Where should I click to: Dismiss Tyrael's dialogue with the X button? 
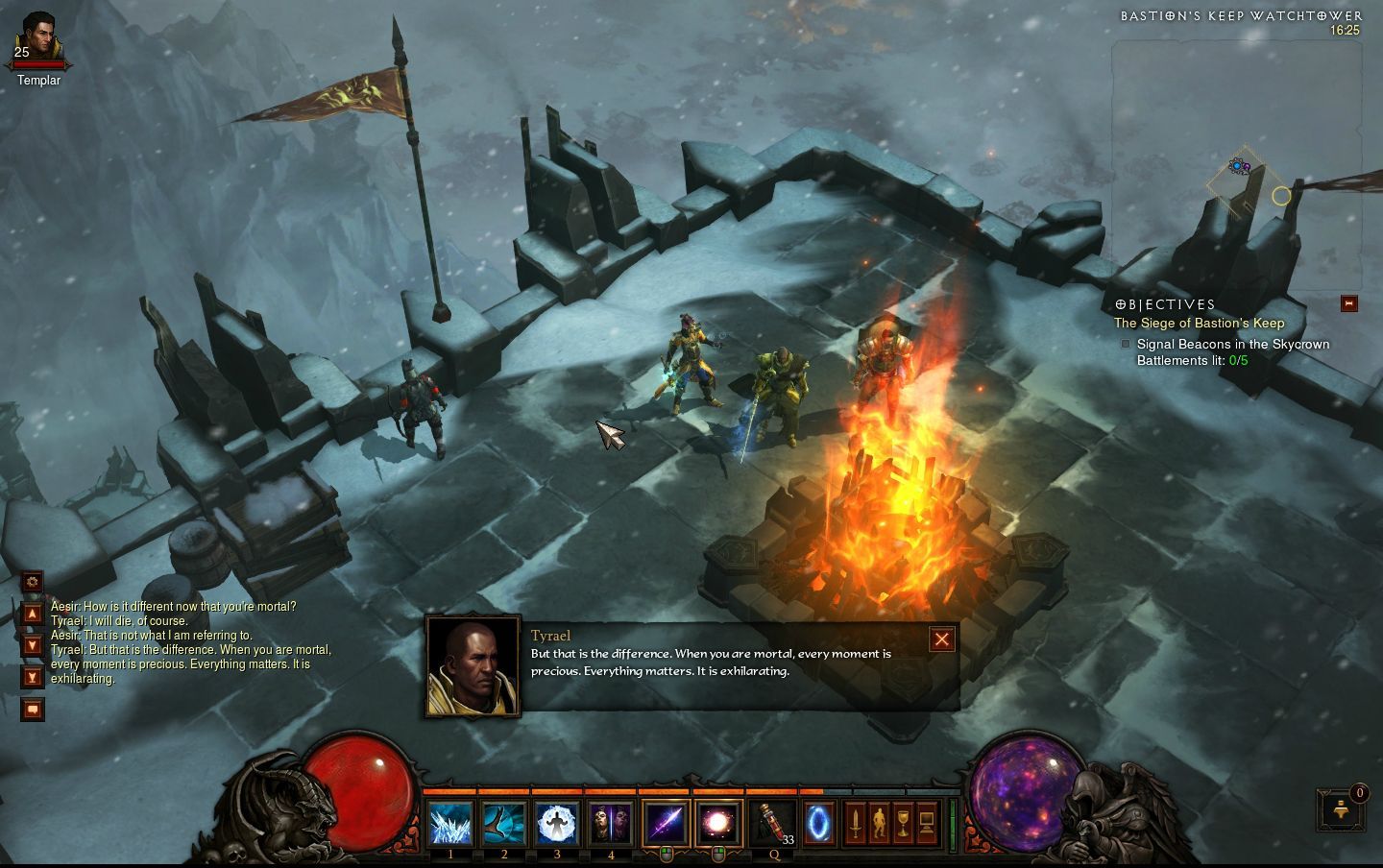tap(941, 639)
